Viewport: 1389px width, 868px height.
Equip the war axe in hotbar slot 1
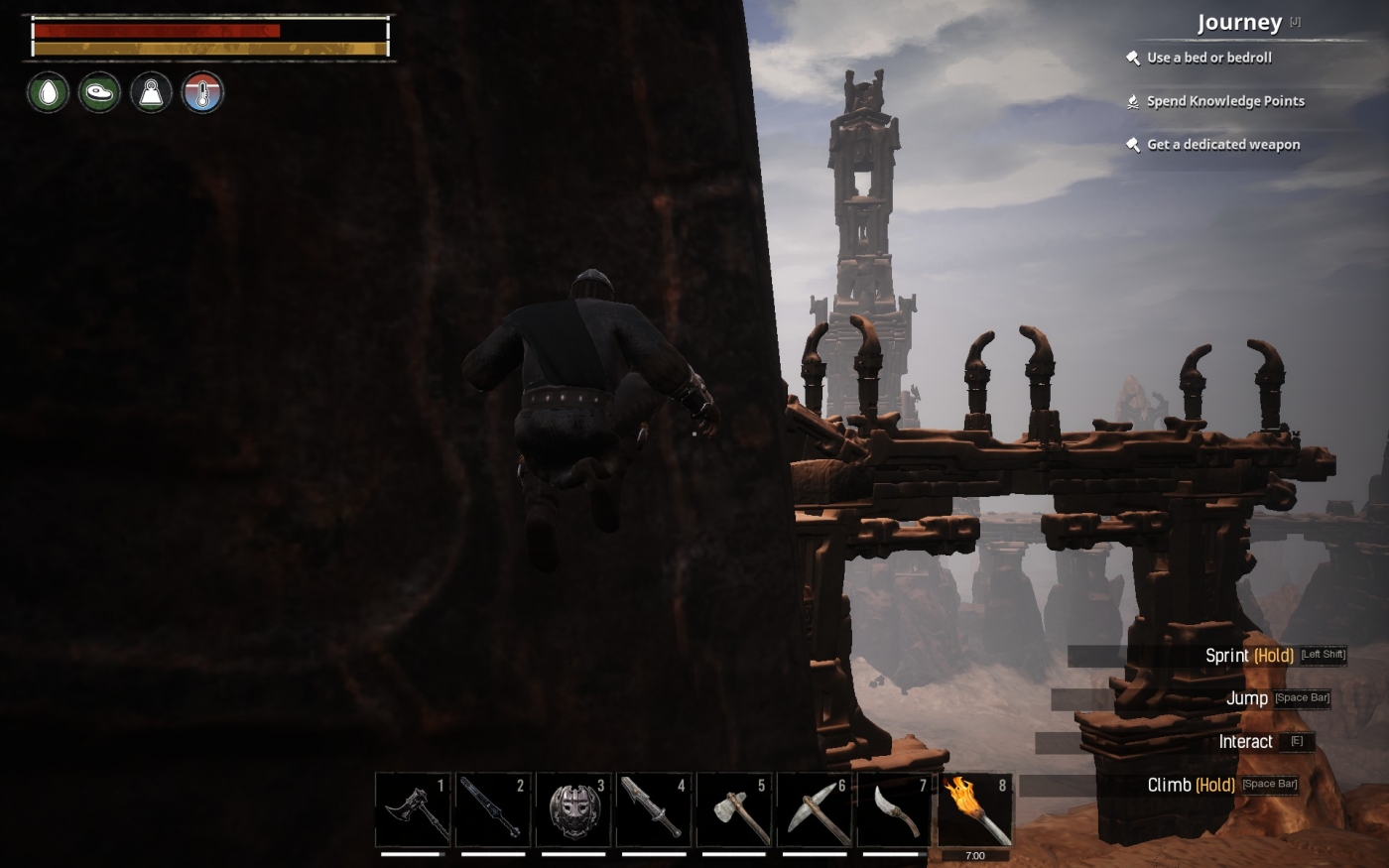click(413, 809)
